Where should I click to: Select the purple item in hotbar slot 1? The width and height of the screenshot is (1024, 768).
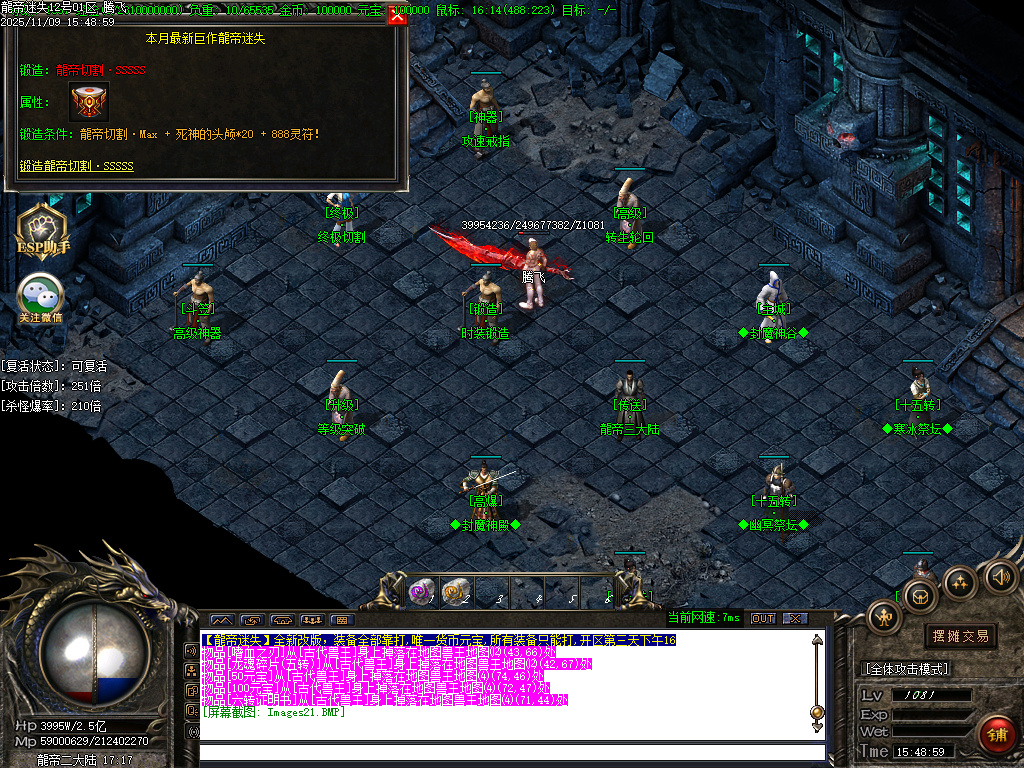tap(422, 592)
